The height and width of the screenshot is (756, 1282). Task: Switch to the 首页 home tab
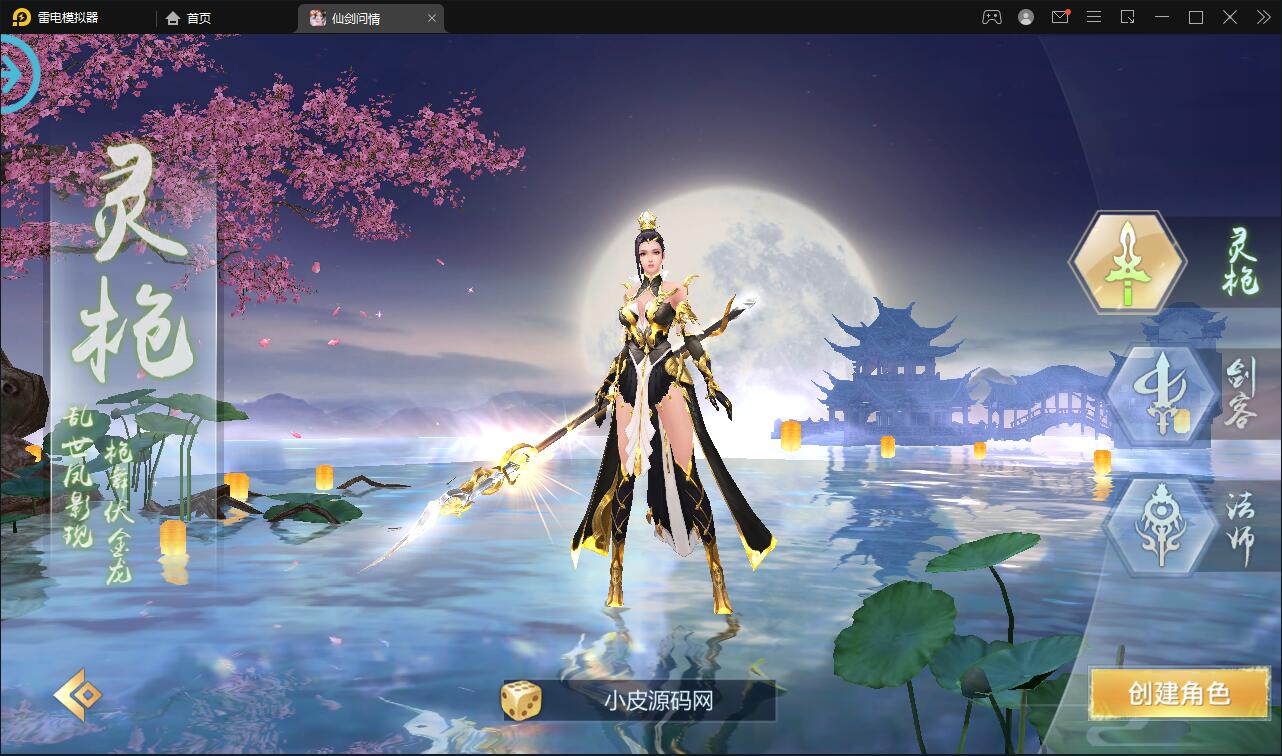[186, 17]
